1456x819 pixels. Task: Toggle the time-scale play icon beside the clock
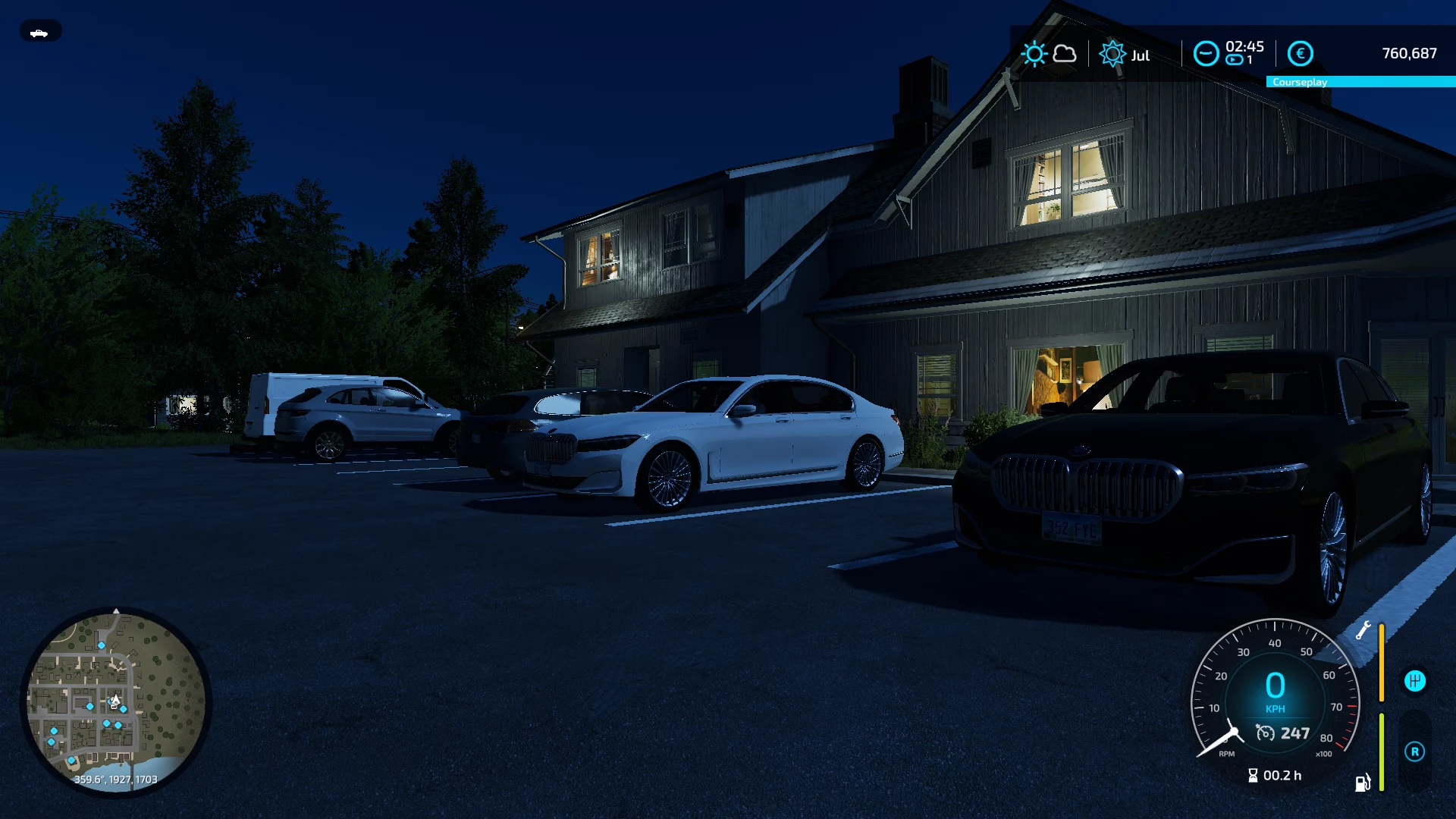(x=1233, y=60)
